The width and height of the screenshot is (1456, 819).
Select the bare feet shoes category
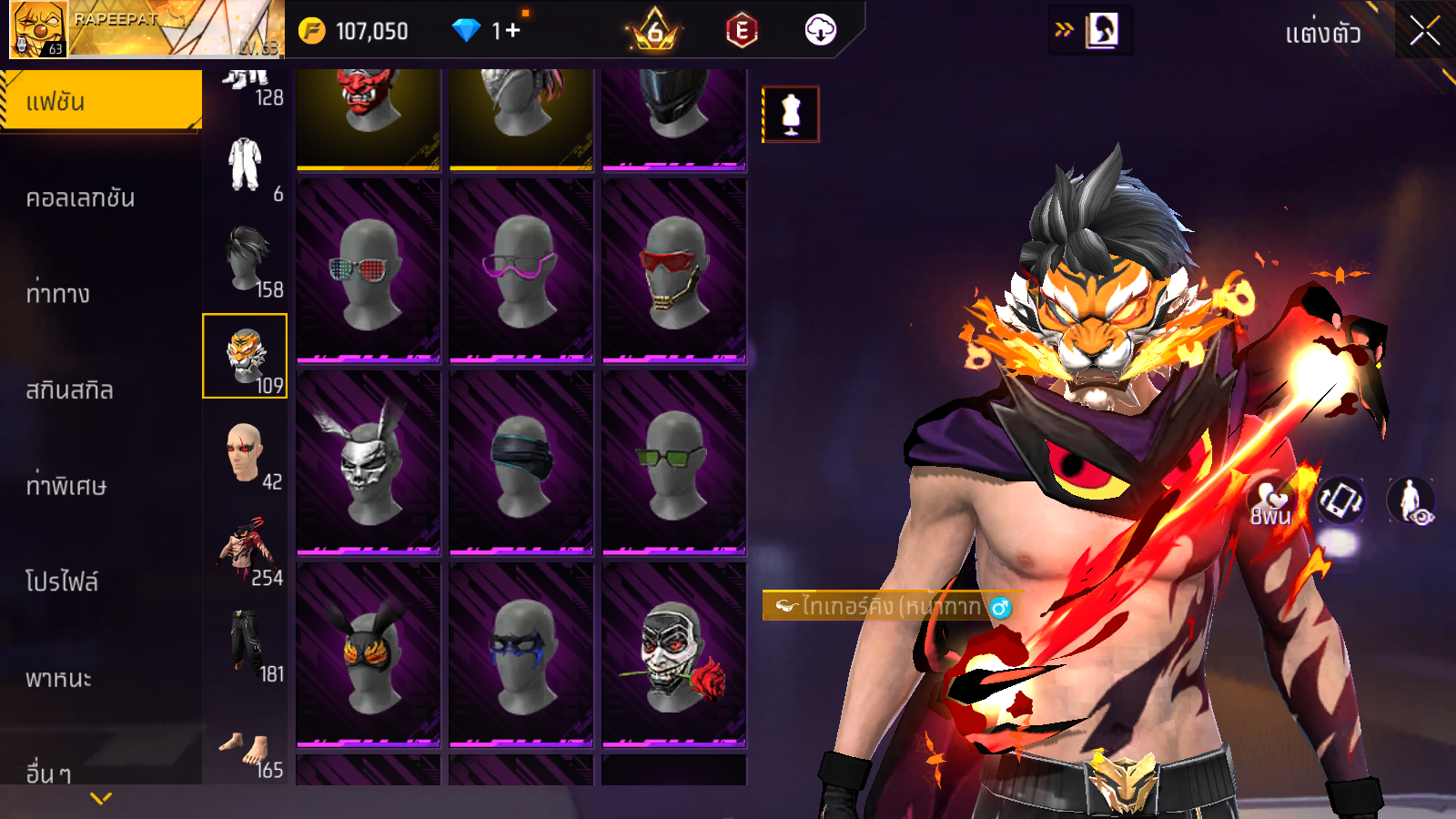(x=245, y=751)
